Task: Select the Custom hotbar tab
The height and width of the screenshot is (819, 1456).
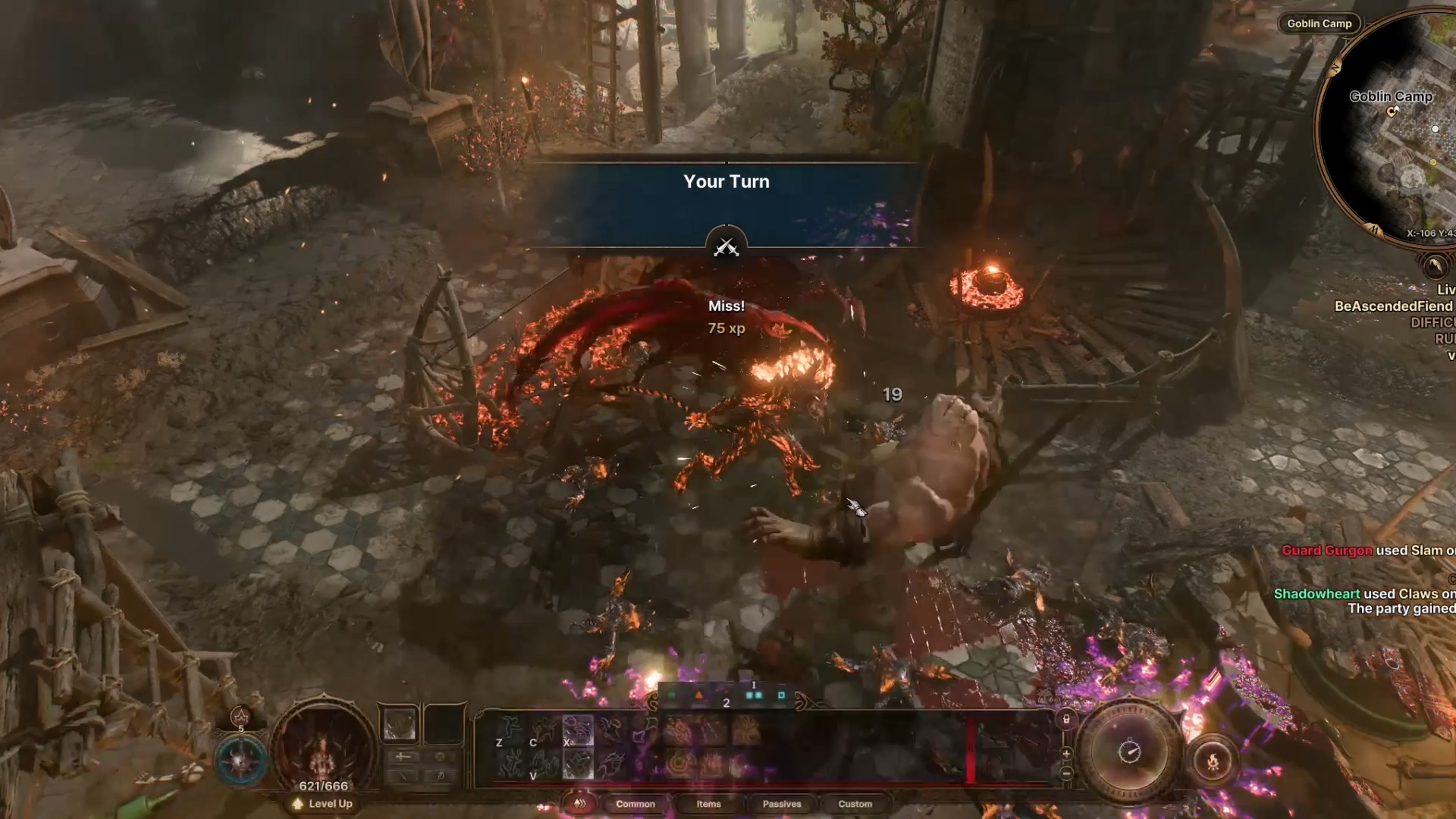Action: coord(855,804)
